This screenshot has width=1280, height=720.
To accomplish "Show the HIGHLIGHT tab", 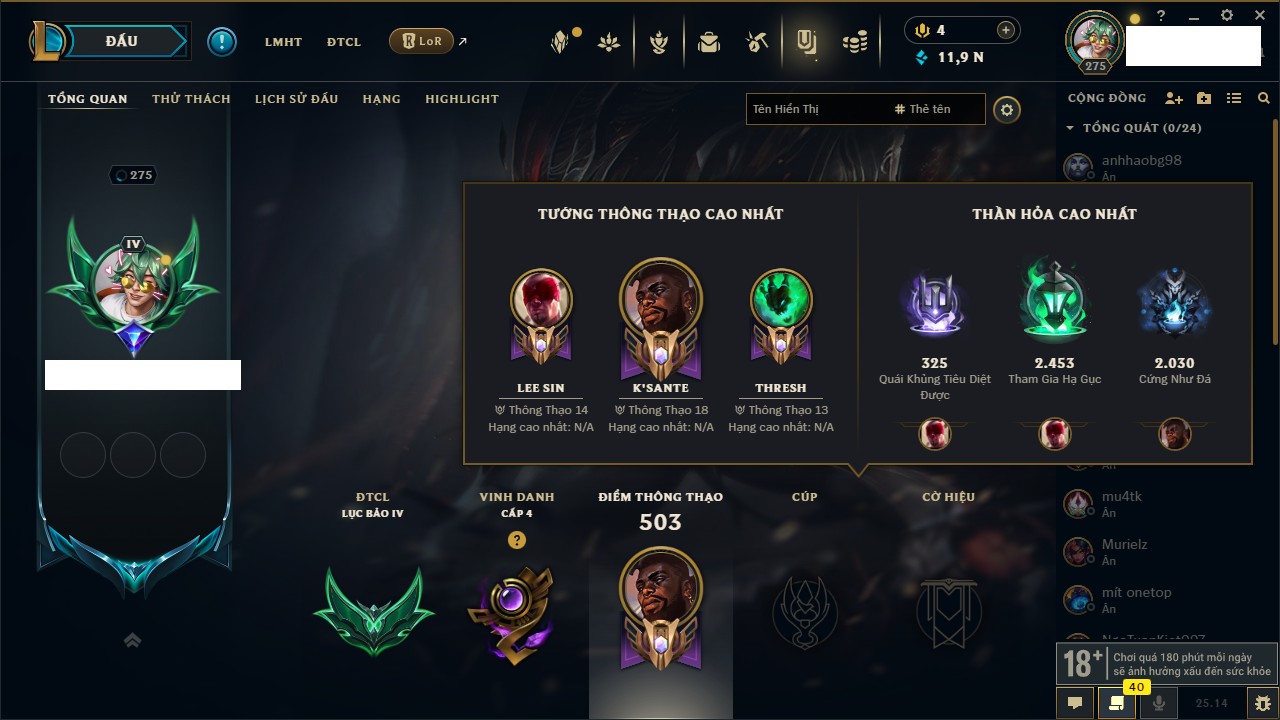I will click(461, 99).
